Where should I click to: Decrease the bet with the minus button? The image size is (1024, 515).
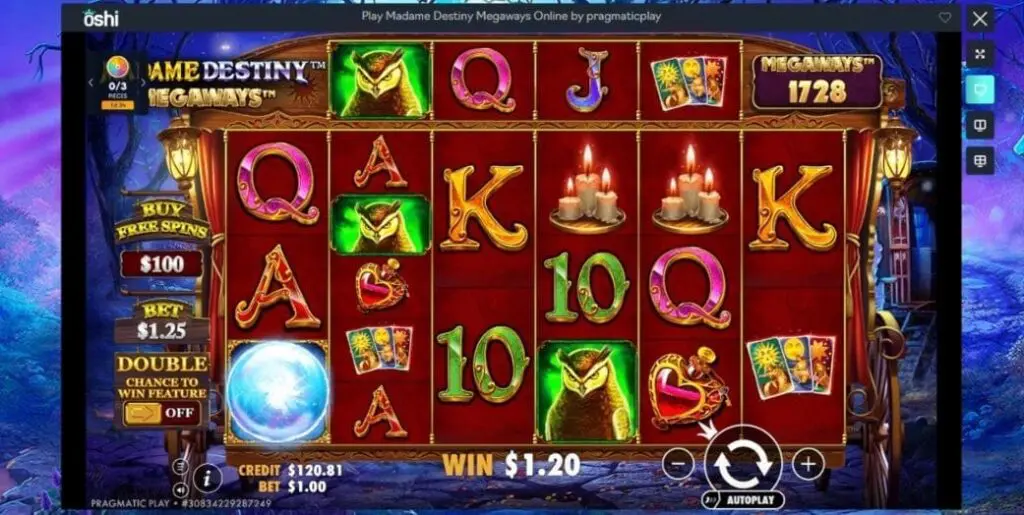pos(678,463)
